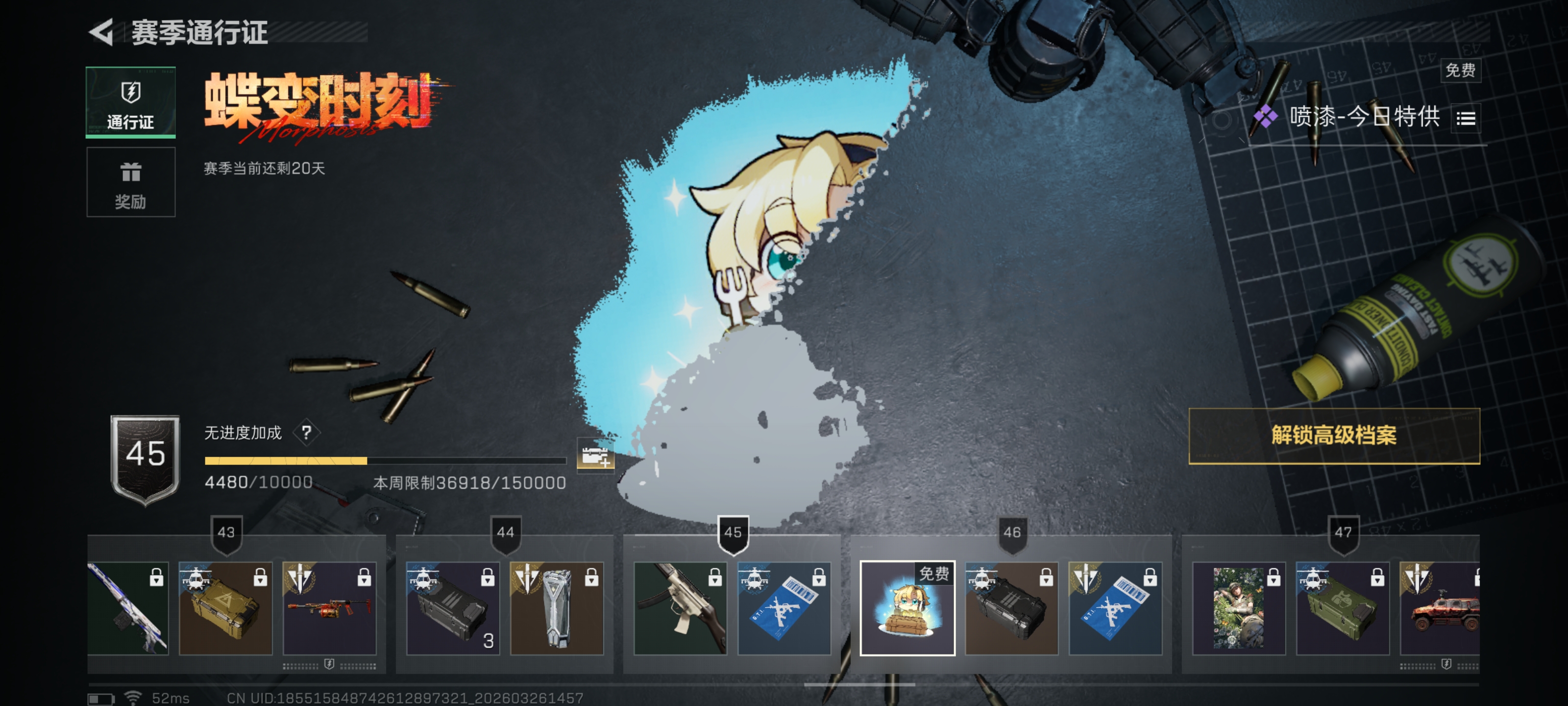Viewport: 1568px width, 706px height.
Task: Open the reward list icon beside 喷漆-今日特供
Action: coord(1466,118)
